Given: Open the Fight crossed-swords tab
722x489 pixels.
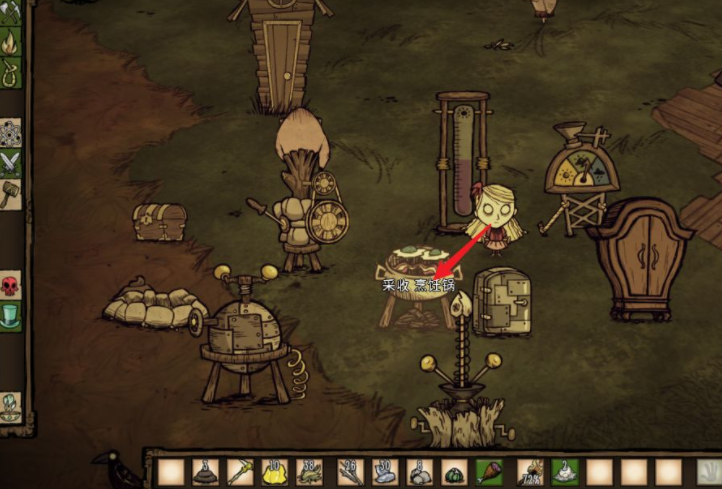Looking at the screenshot, I should coord(9,162).
